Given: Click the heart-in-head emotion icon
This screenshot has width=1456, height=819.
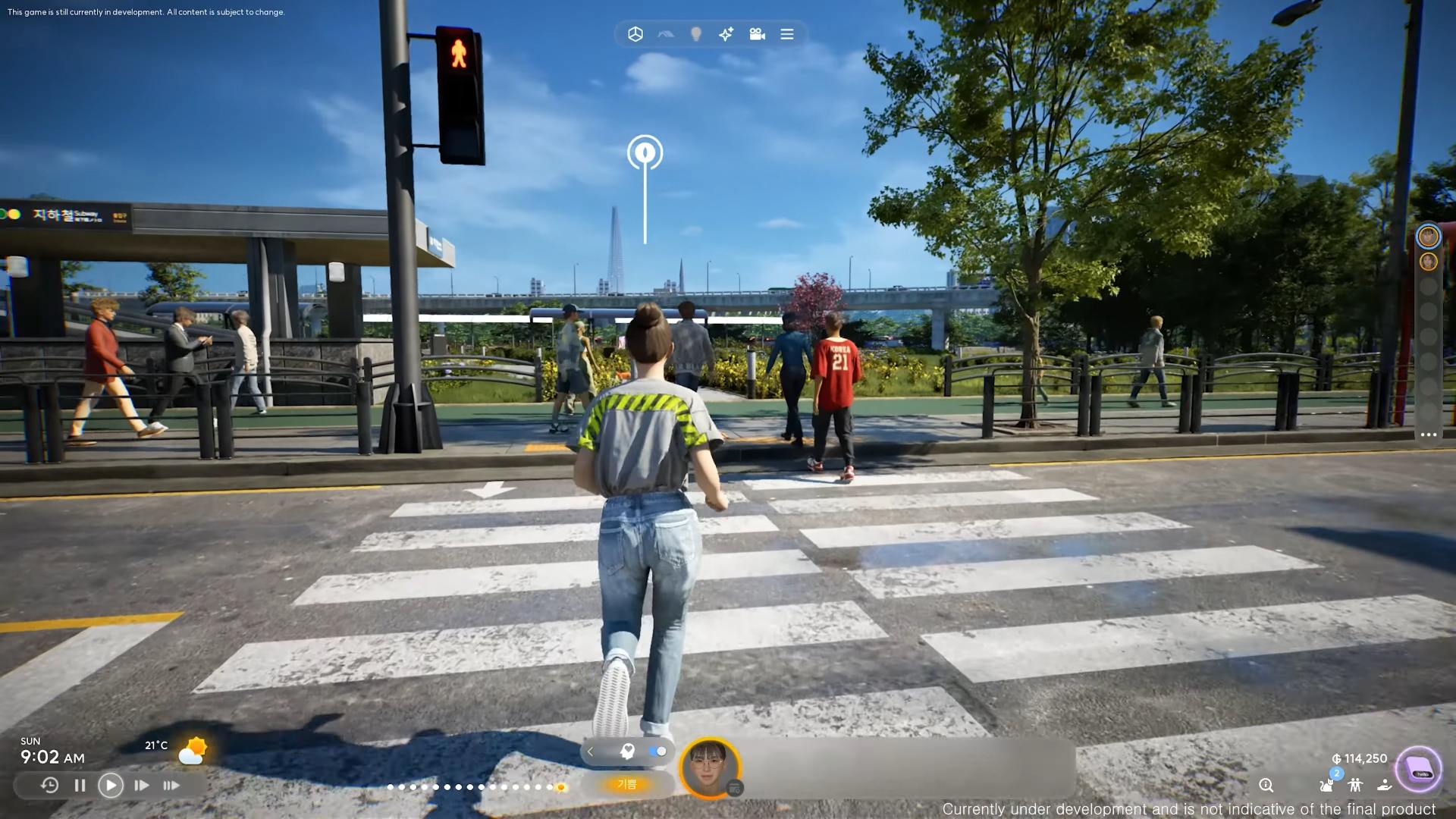Looking at the screenshot, I should tap(627, 752).
